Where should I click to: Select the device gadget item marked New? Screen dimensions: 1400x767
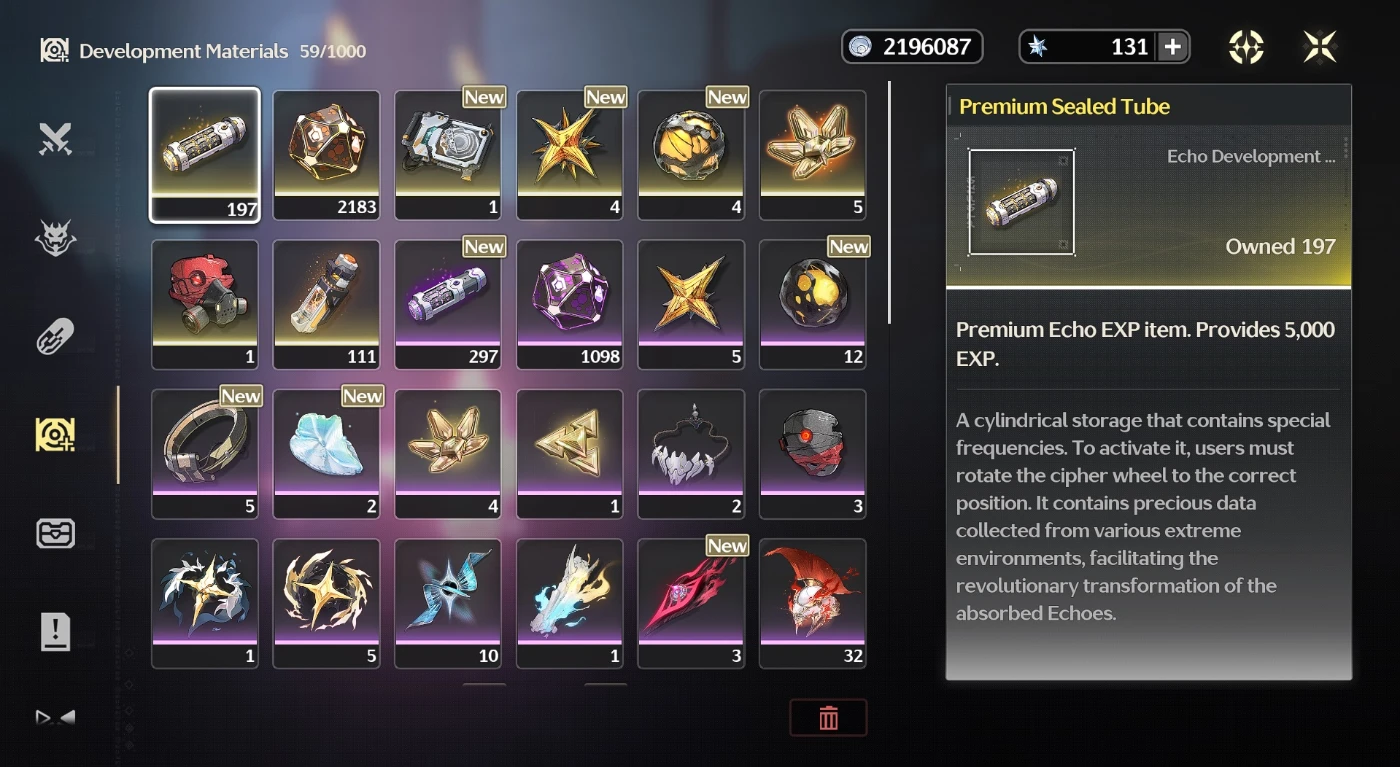point(448,154)
